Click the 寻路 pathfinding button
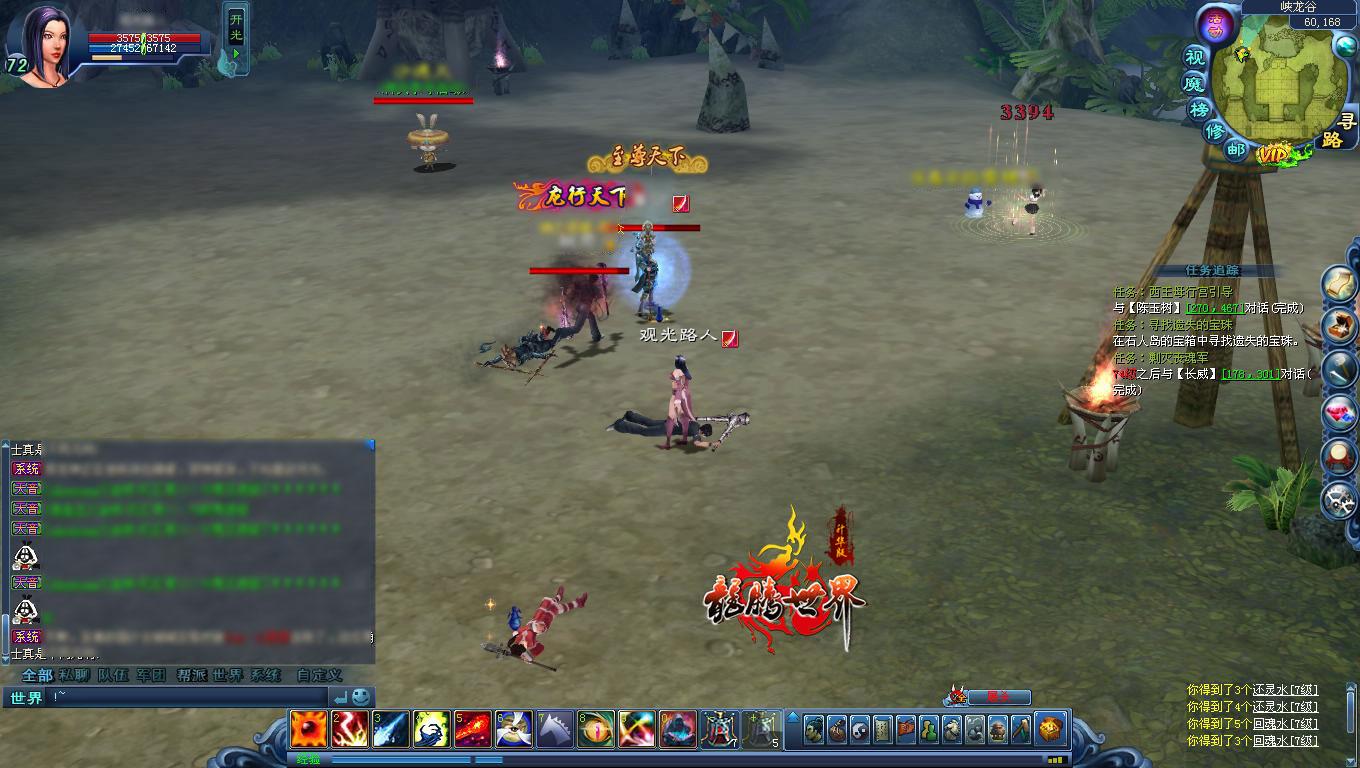Screen dimensions: 1360x768 tap(1331, 131)
